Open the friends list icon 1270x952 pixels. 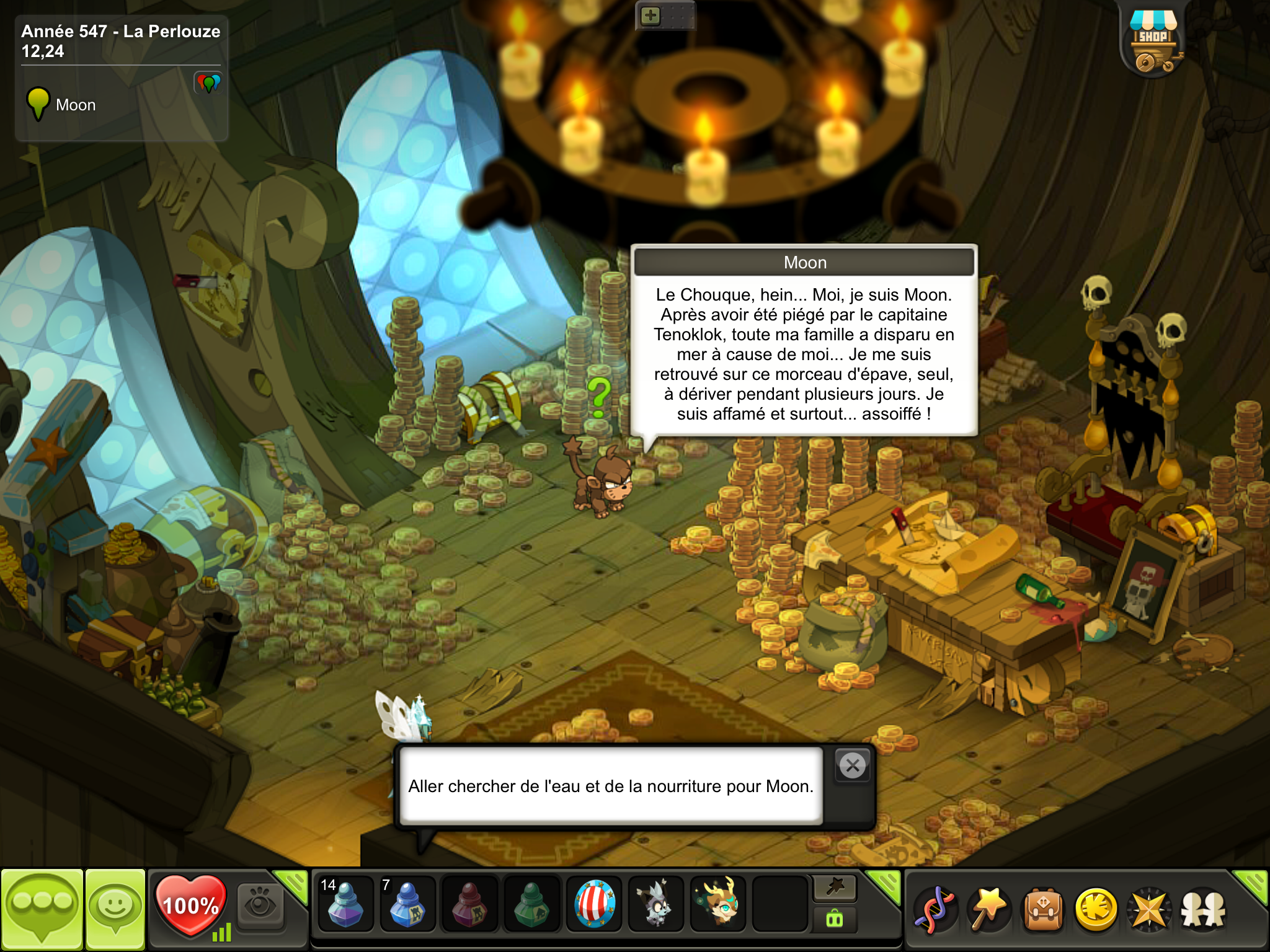click(1203, 910)
